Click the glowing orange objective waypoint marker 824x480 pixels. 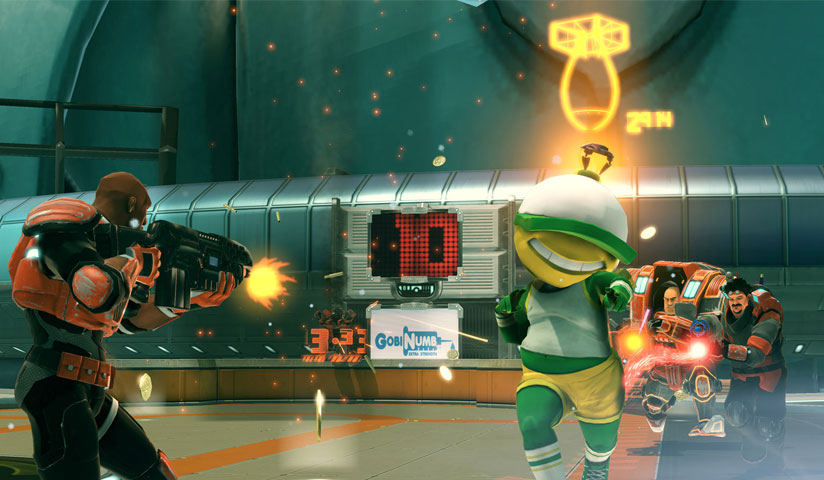[x=586, y=71]
